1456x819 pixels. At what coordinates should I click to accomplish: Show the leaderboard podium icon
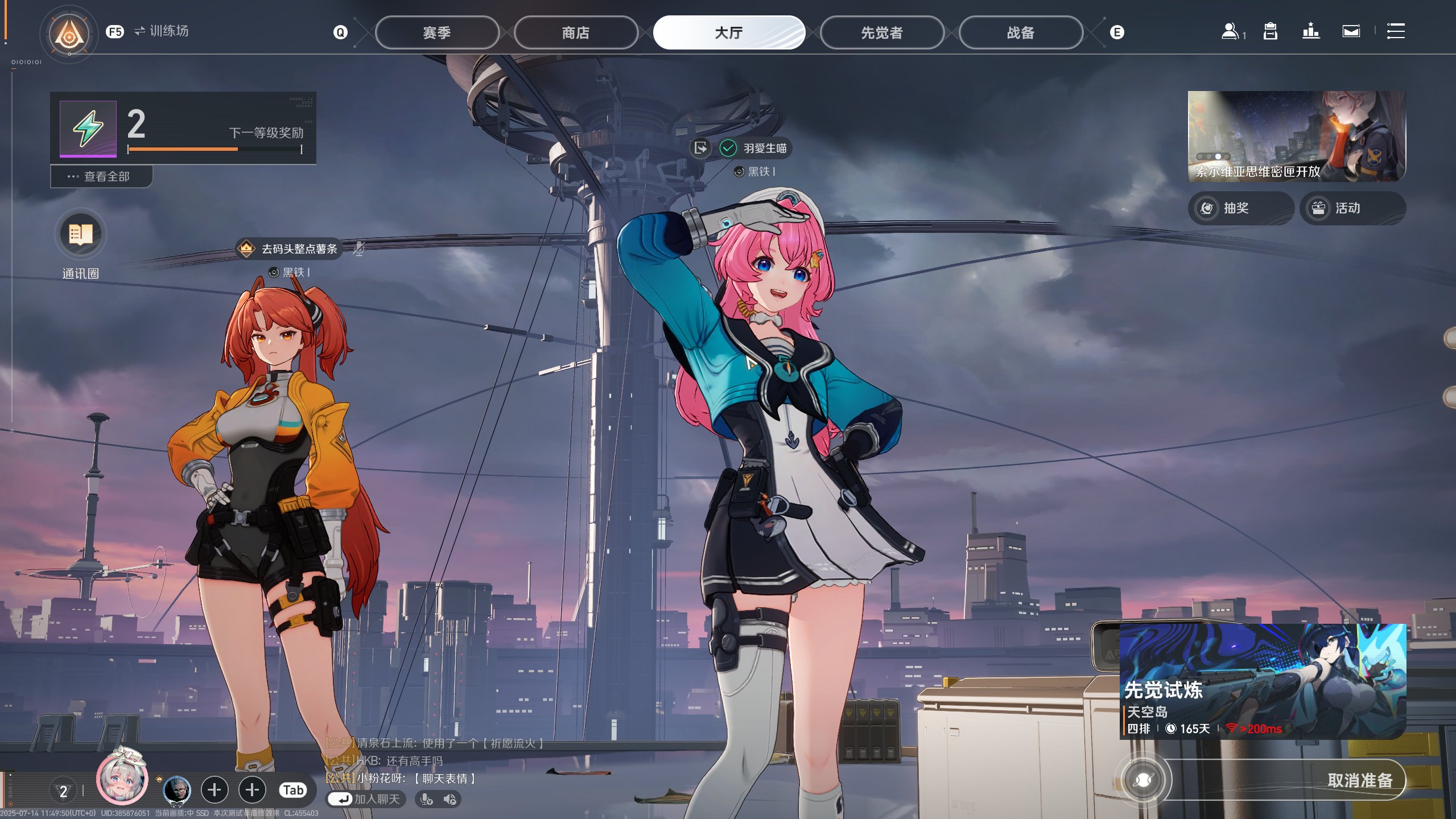(x=1310, y=31)
